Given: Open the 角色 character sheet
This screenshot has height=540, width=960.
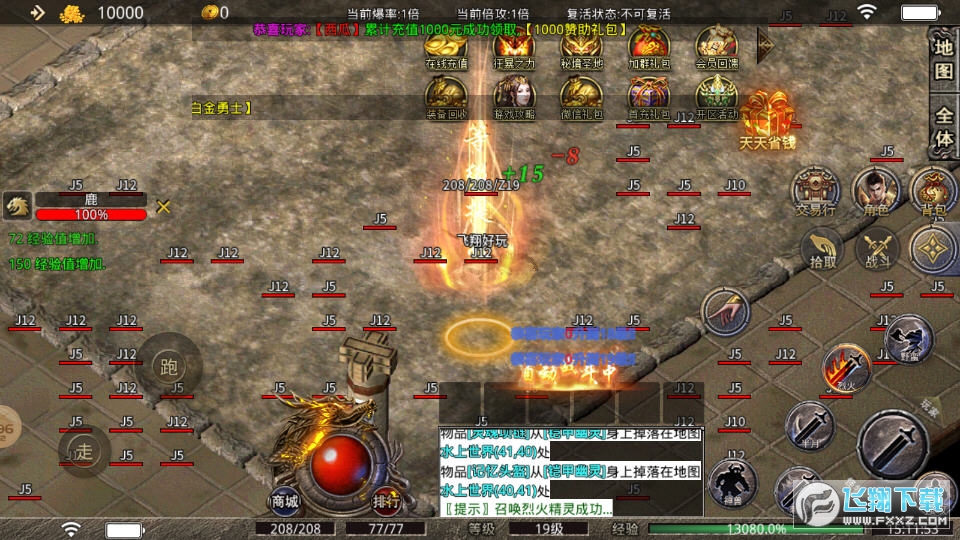Looking at the screenshot, I should tap(876, 188).
